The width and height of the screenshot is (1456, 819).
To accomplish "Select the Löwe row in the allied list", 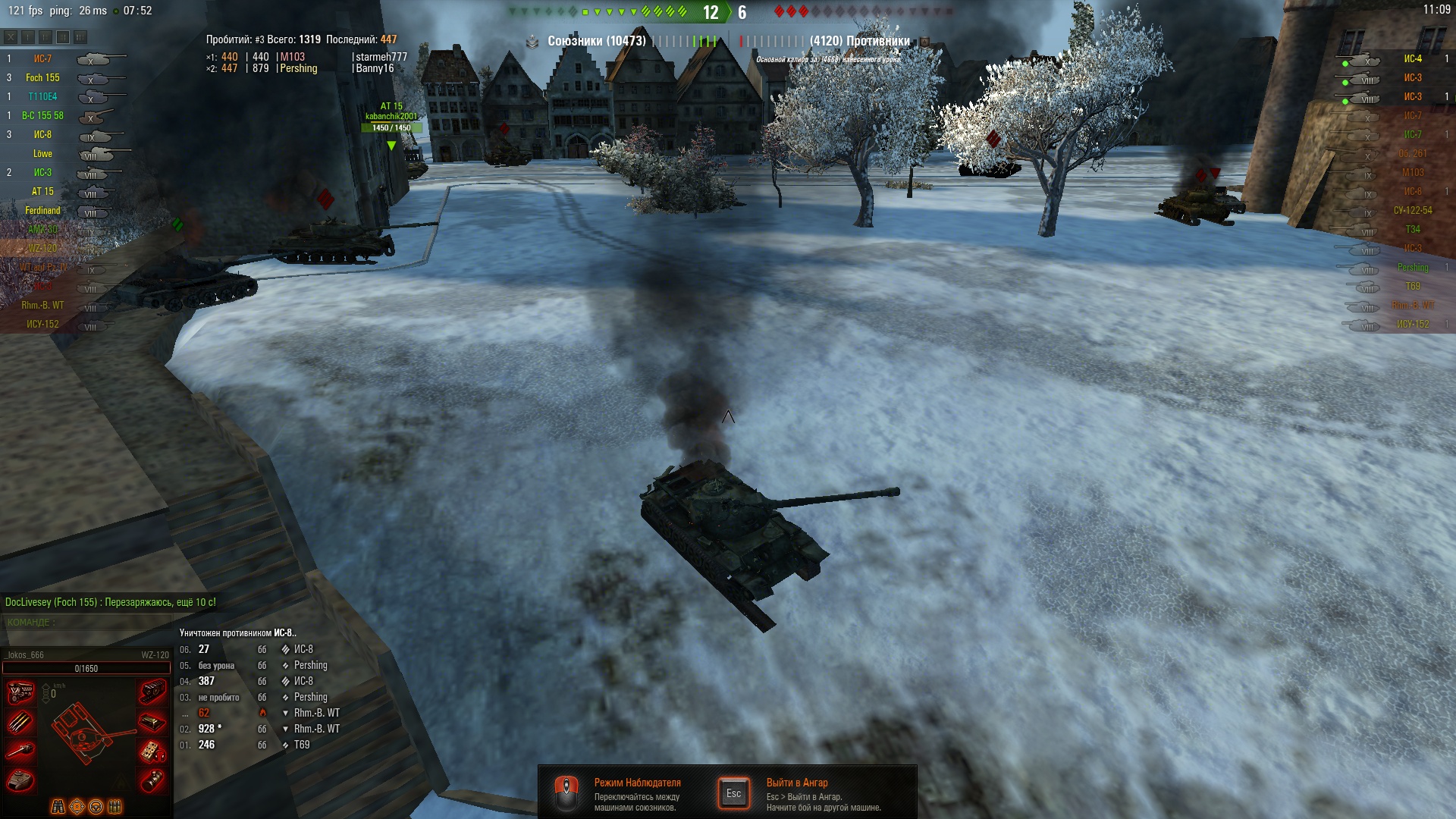I will pos(42,153).
